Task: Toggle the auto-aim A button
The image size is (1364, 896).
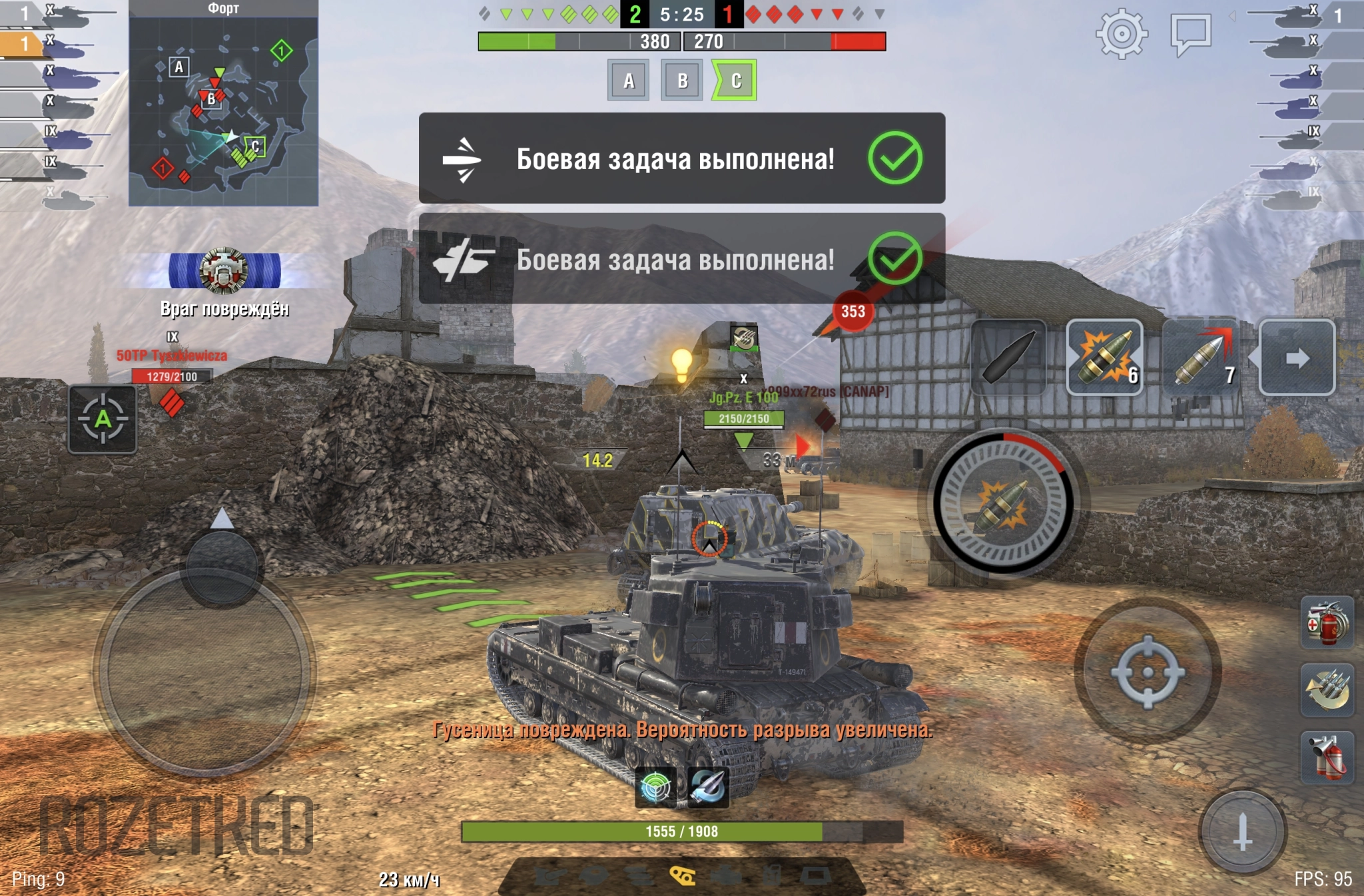Action: (x=103, y=419)
